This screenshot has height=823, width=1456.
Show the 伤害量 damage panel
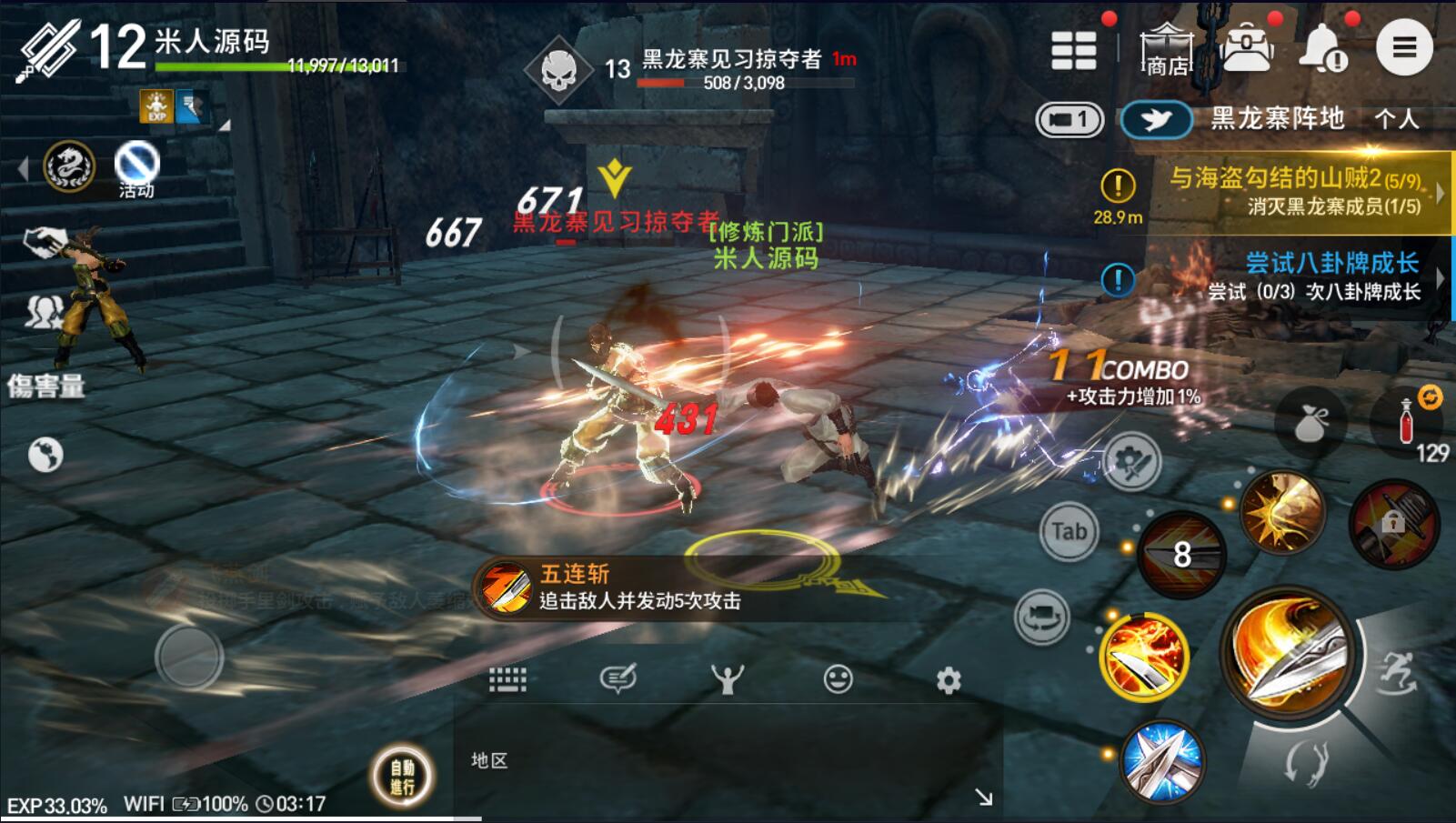[x=45, y=386]
